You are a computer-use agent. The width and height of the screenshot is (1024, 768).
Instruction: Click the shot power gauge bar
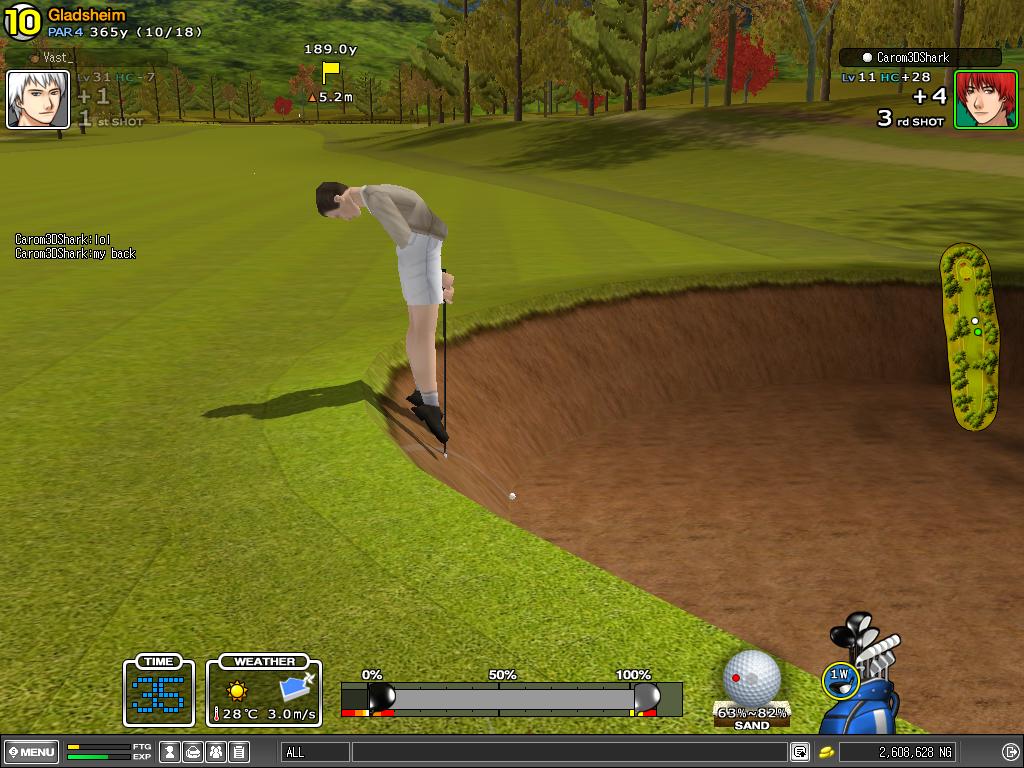[511, 697]
